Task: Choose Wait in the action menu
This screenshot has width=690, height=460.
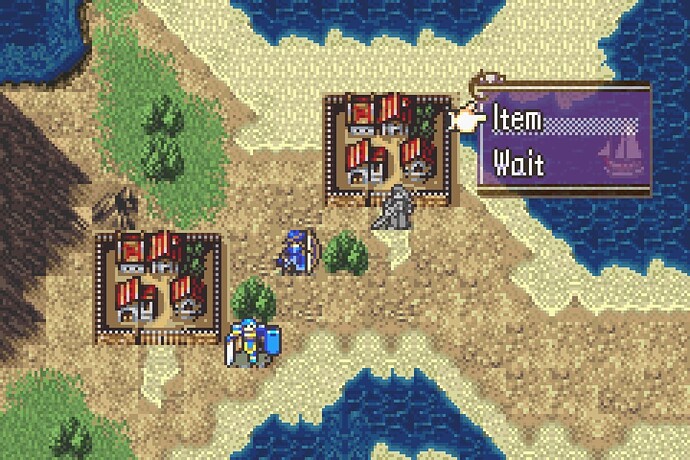Action: click(x=520, y=161)
